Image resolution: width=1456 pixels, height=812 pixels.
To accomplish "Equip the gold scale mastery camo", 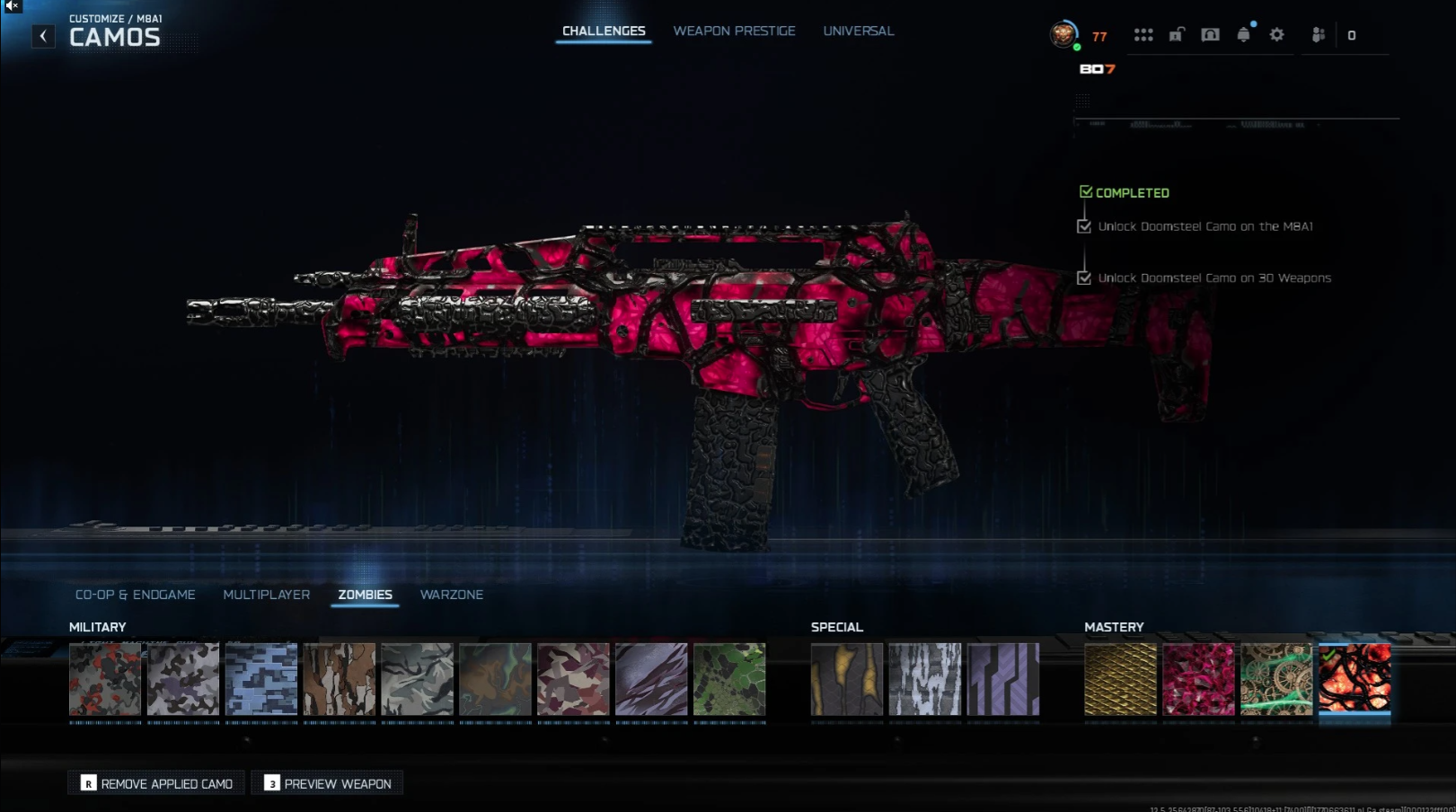I will (1120, 679).
